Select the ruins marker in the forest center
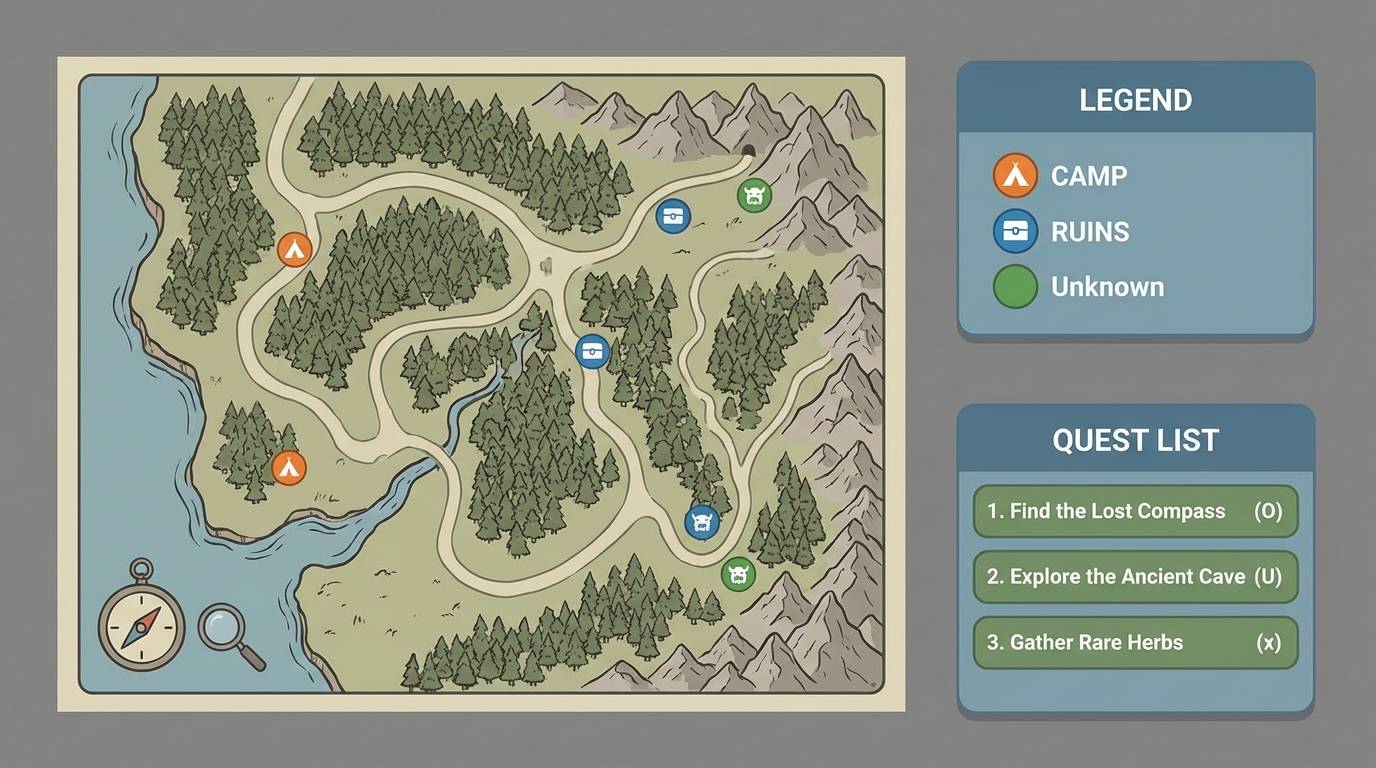Screen dimensions: 1376x768 (x=592, y=350)
